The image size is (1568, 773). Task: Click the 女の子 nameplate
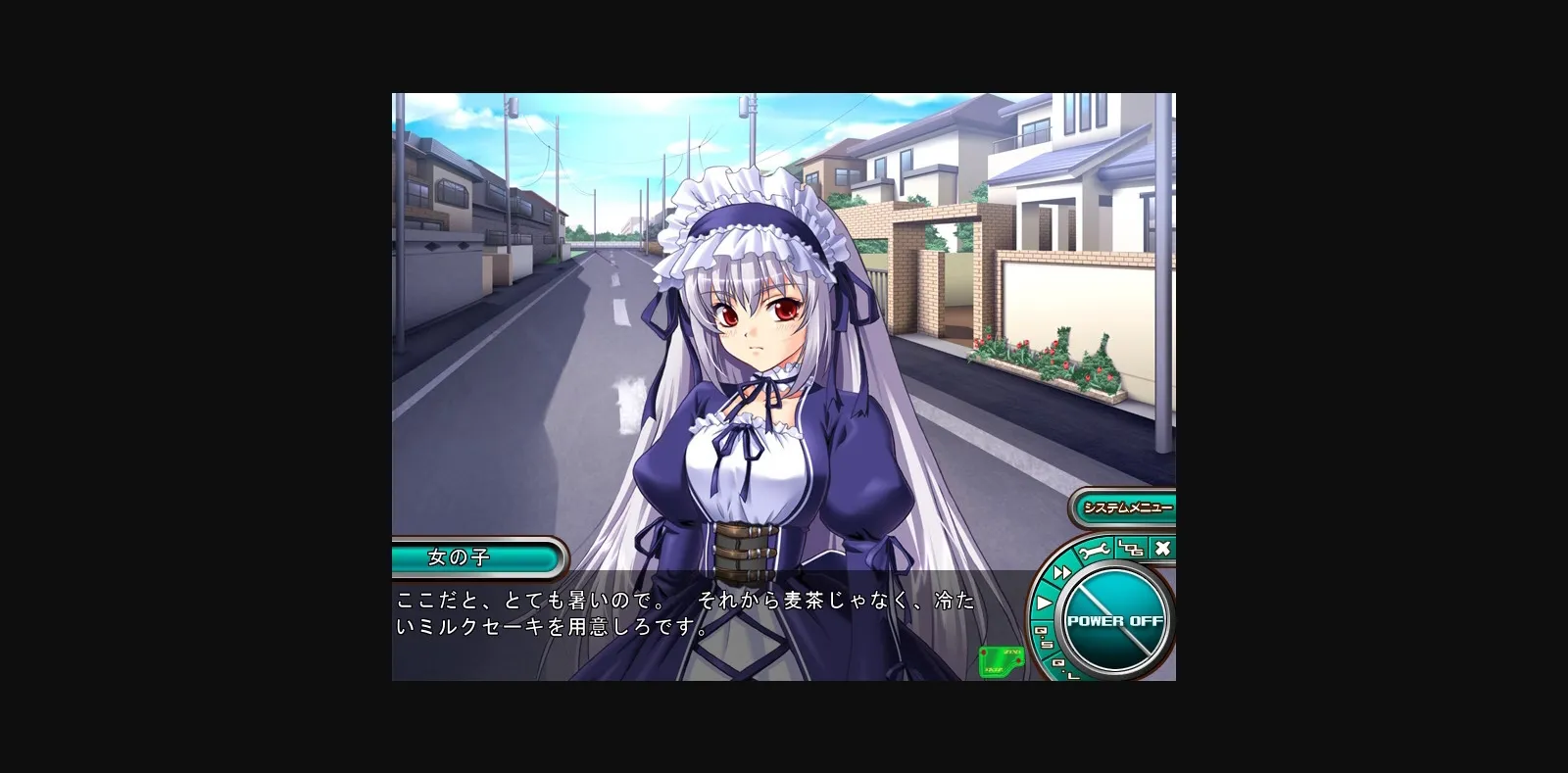pyautogui.click(x=477, y=556)
